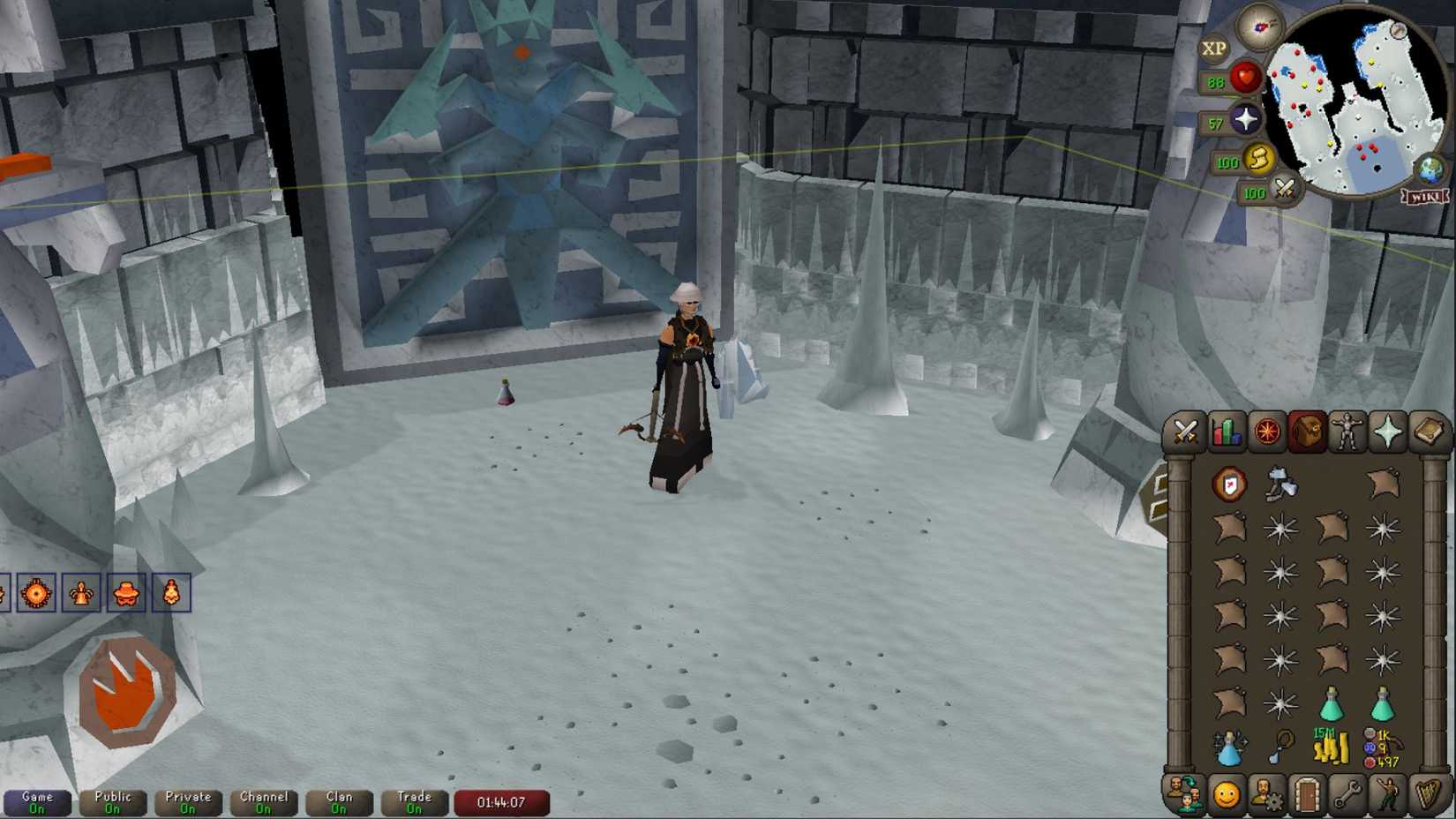Click the Wiki lookup button
Image resolution: width=1456 pixels, height=819 pixels.
[x=1427, y=196]
